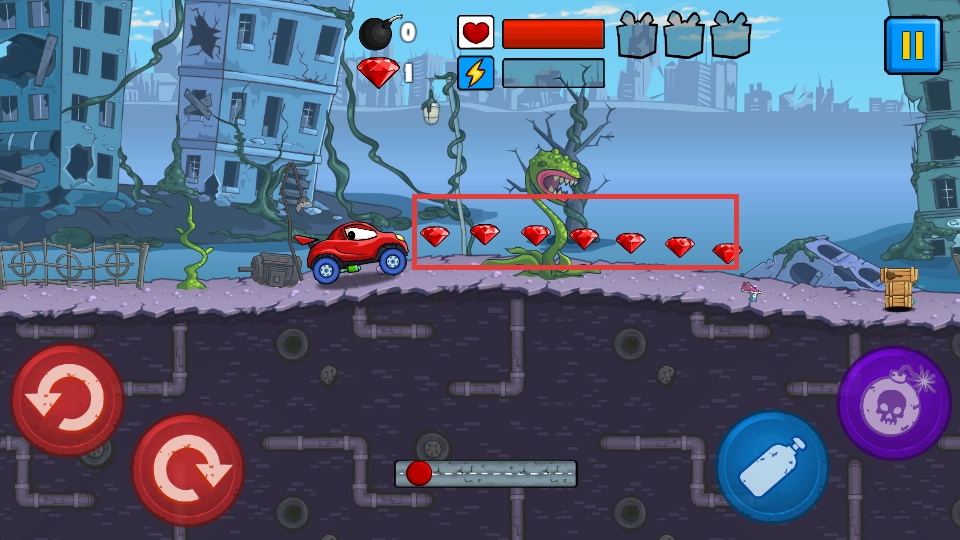This screenshot has height=540, width=960.
Task: Activate the blue turbo bottle boost
Action: coord(772,467)
